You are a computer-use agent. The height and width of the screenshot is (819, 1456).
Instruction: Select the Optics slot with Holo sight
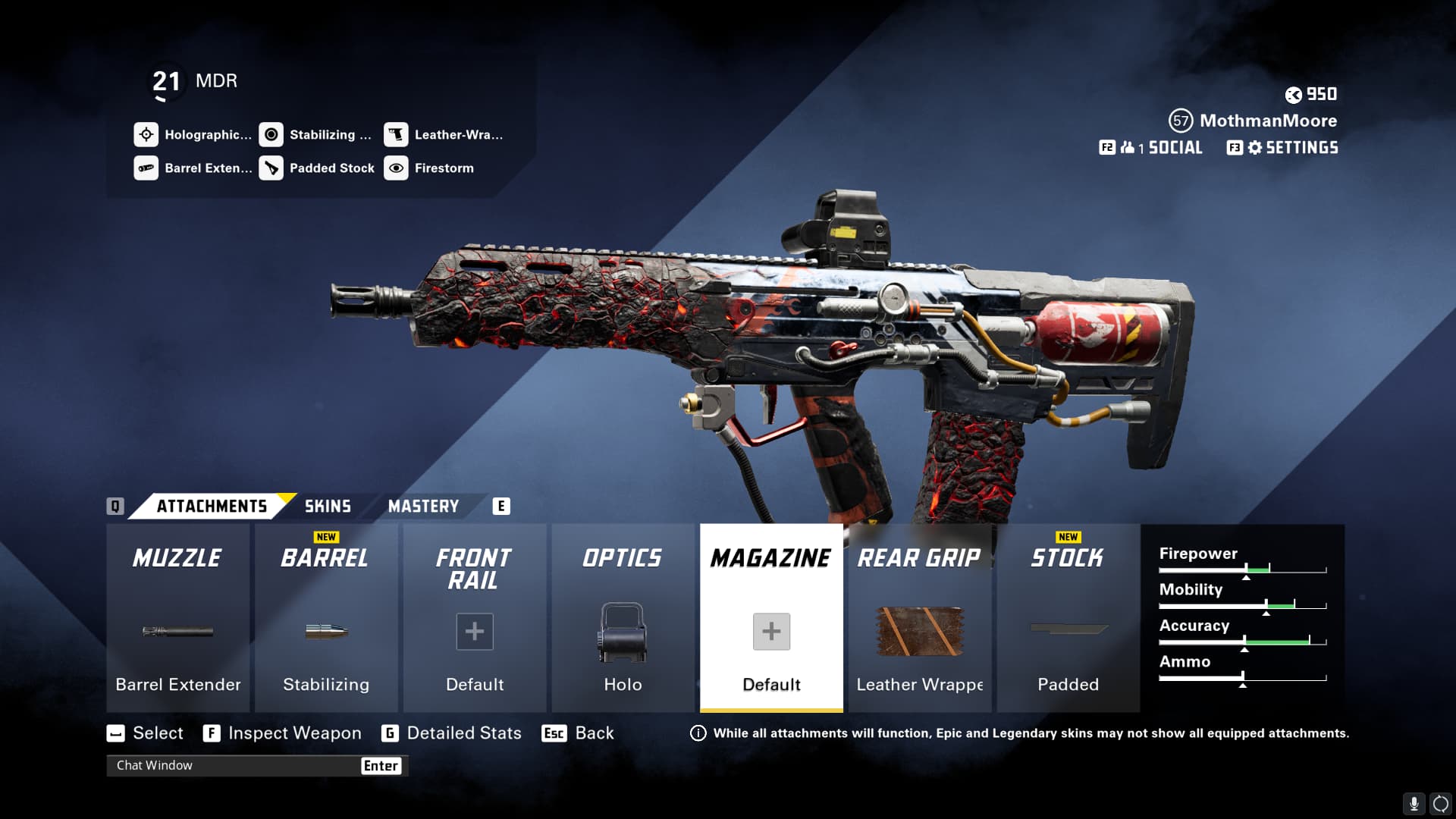pos(623,618)
